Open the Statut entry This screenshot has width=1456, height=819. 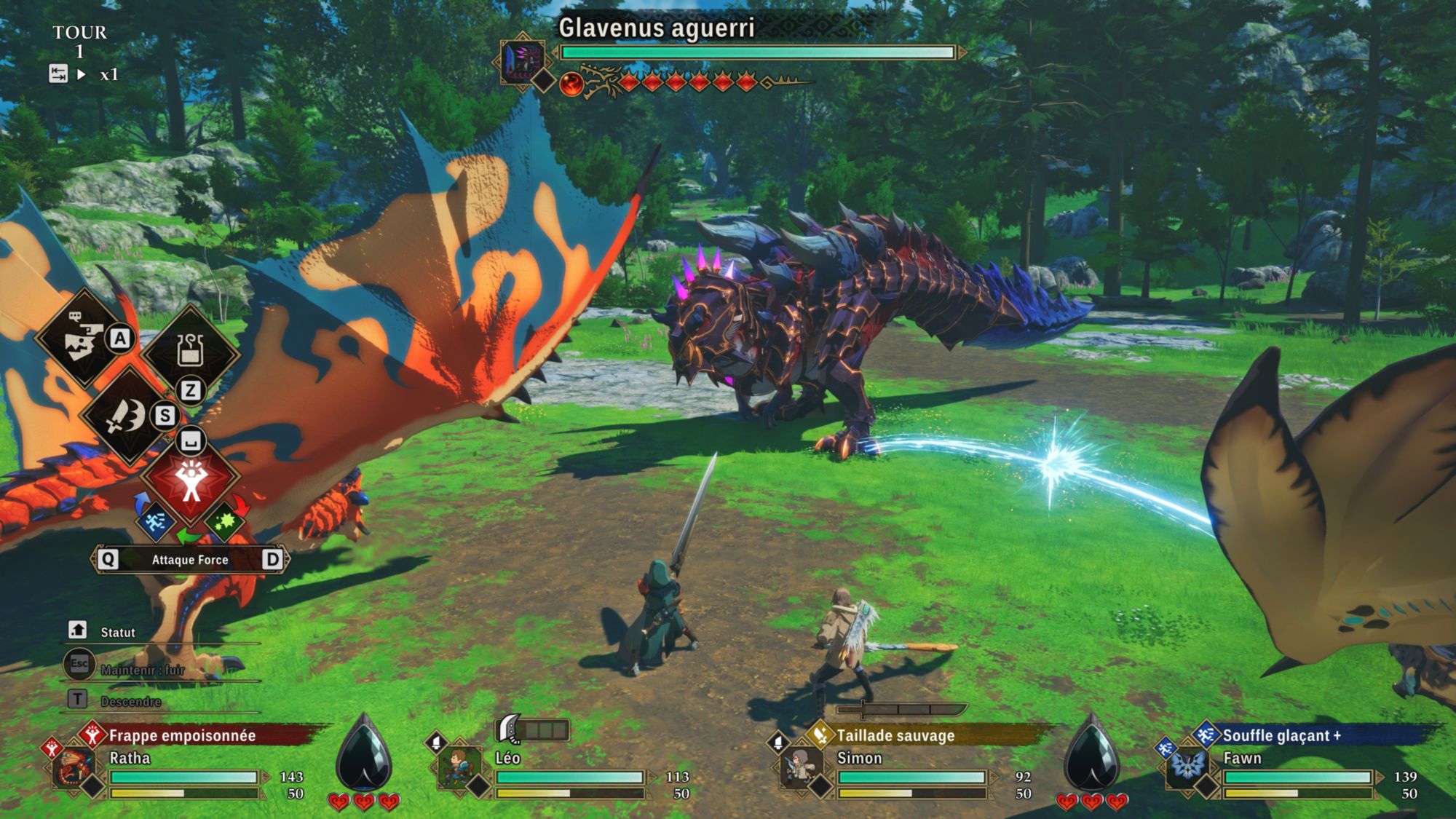117,632
